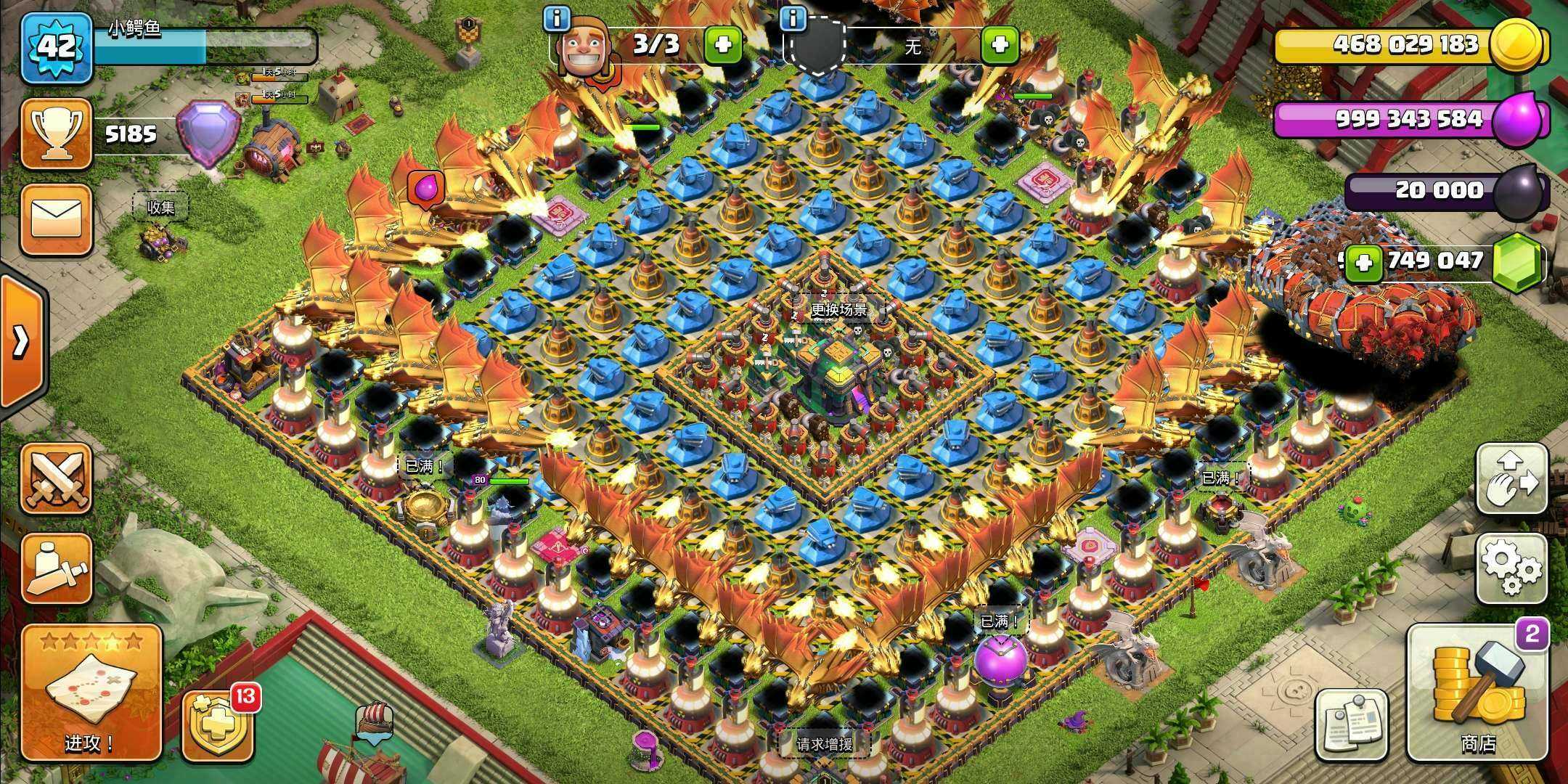Show builder info via the i icon
The height and width of the screenshot is (784, 1568).
pos(557,20)
